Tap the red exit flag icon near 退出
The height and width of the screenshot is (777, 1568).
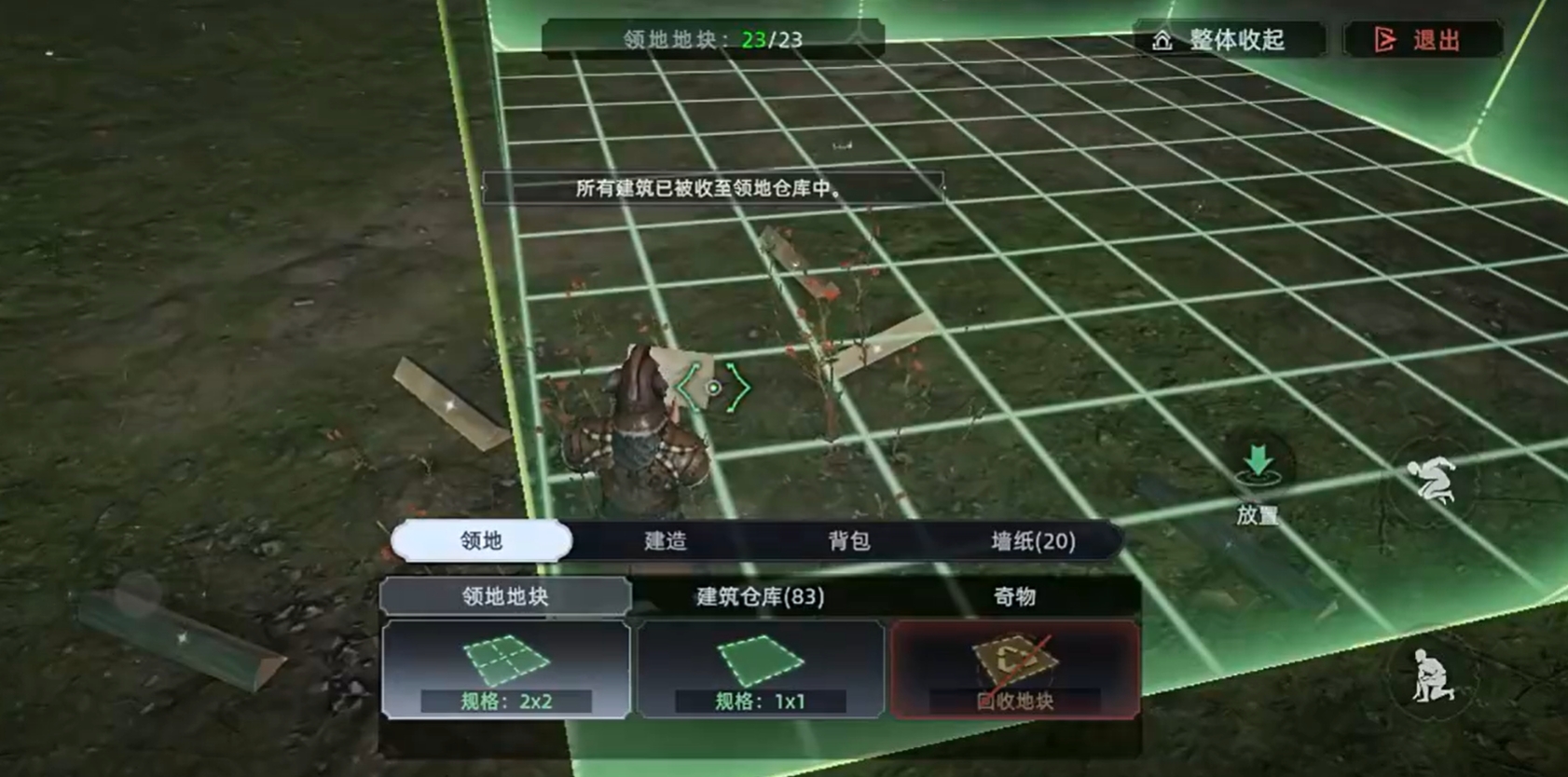[x=1386, y=39]
